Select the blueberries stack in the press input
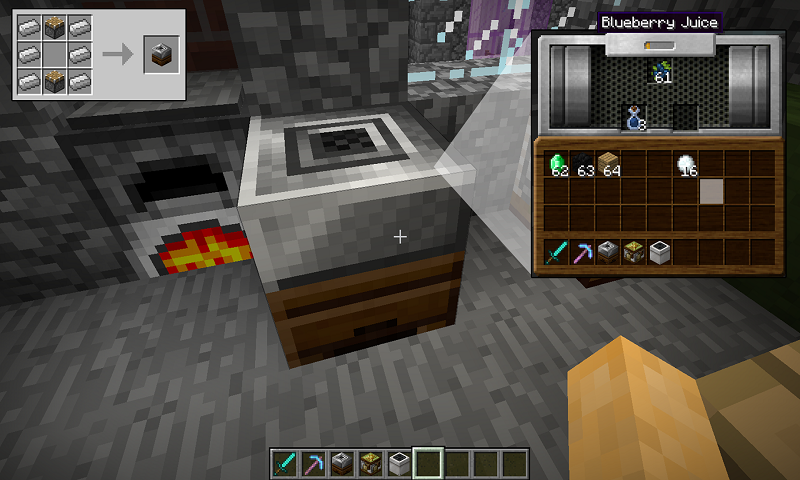This screenshot has height=480, width=800. point(660,70)
